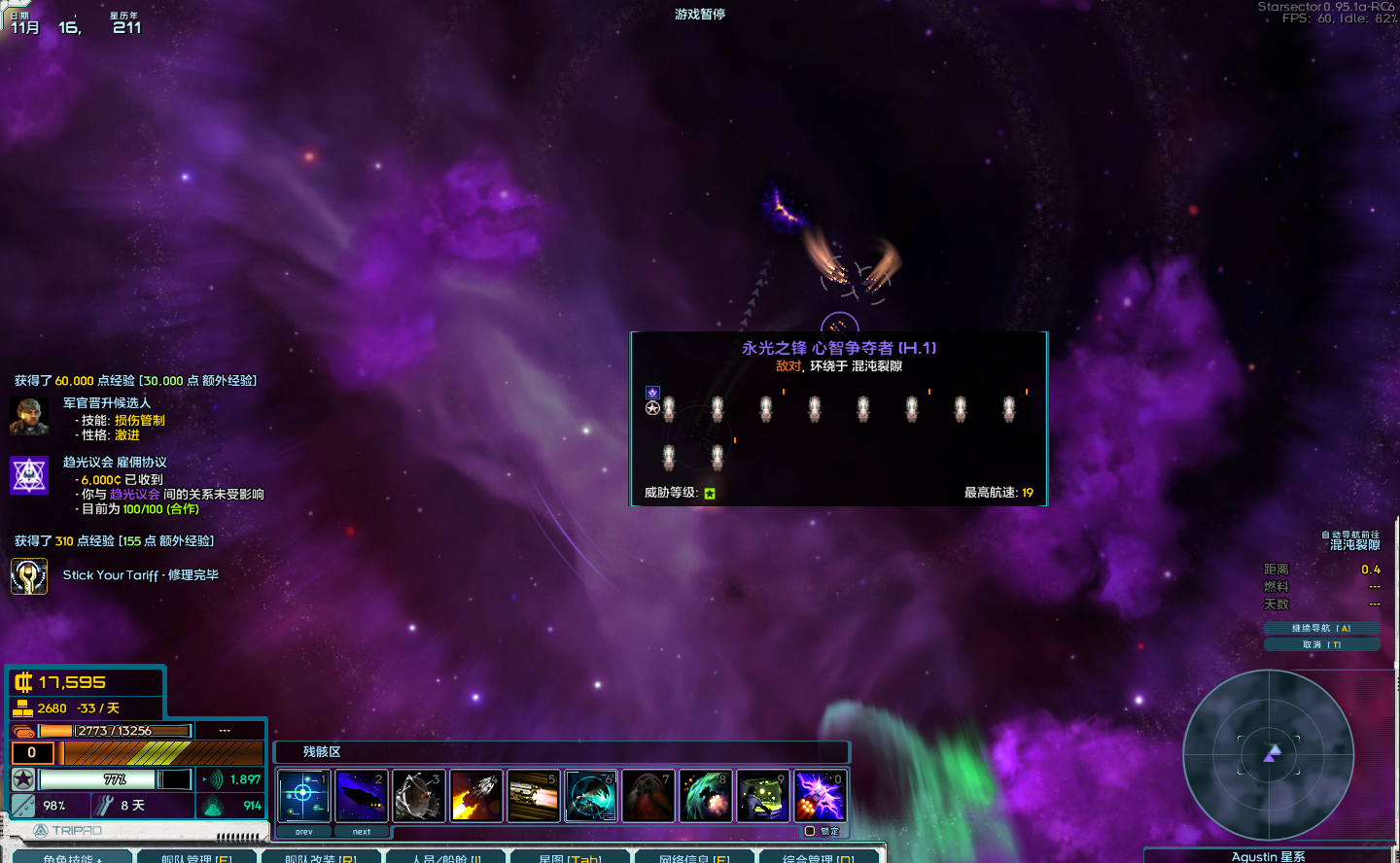The width and height of the screenshot is (1400, 863).
Task: Toggle the 锁定 lock checkbox
Action: (810, 831)
